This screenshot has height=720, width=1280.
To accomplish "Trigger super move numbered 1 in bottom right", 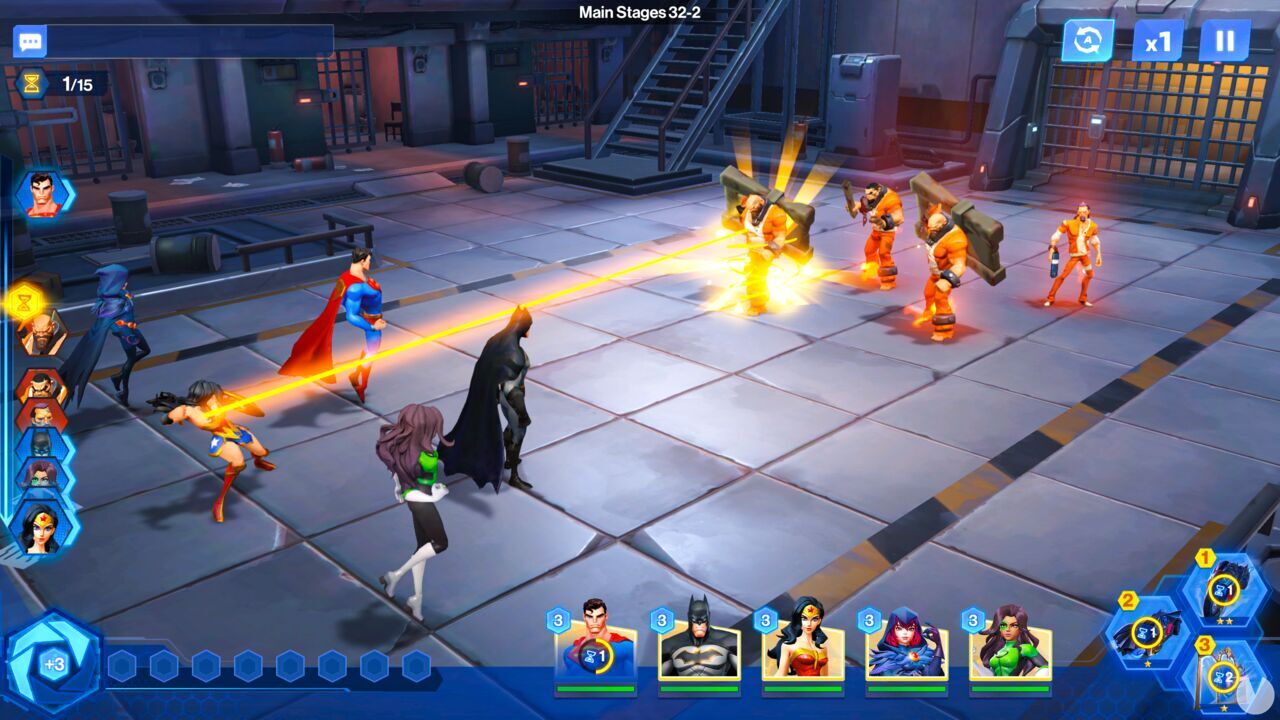I will [x=1224, y=590].
